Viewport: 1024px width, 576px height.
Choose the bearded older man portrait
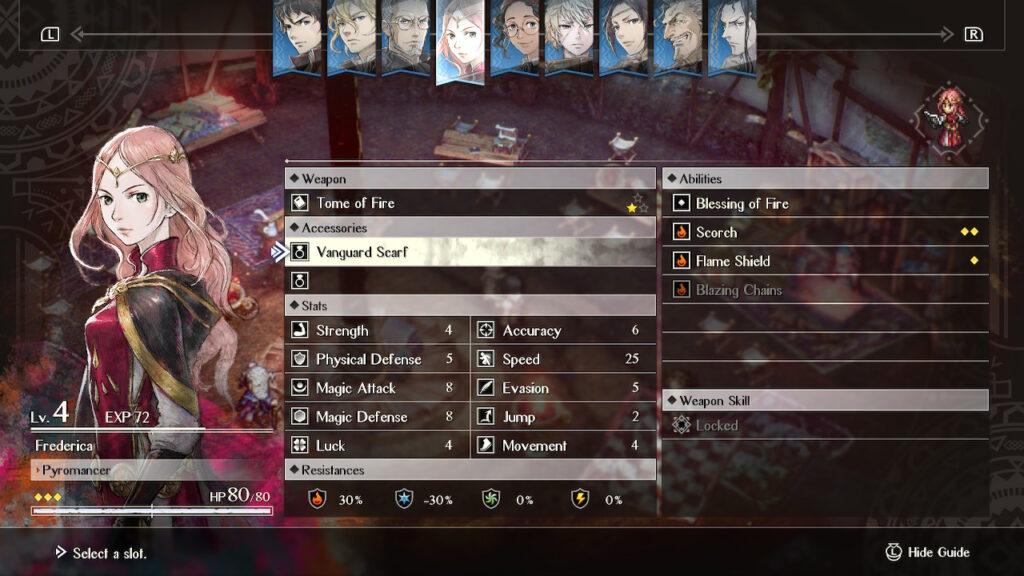click(677, 35)
